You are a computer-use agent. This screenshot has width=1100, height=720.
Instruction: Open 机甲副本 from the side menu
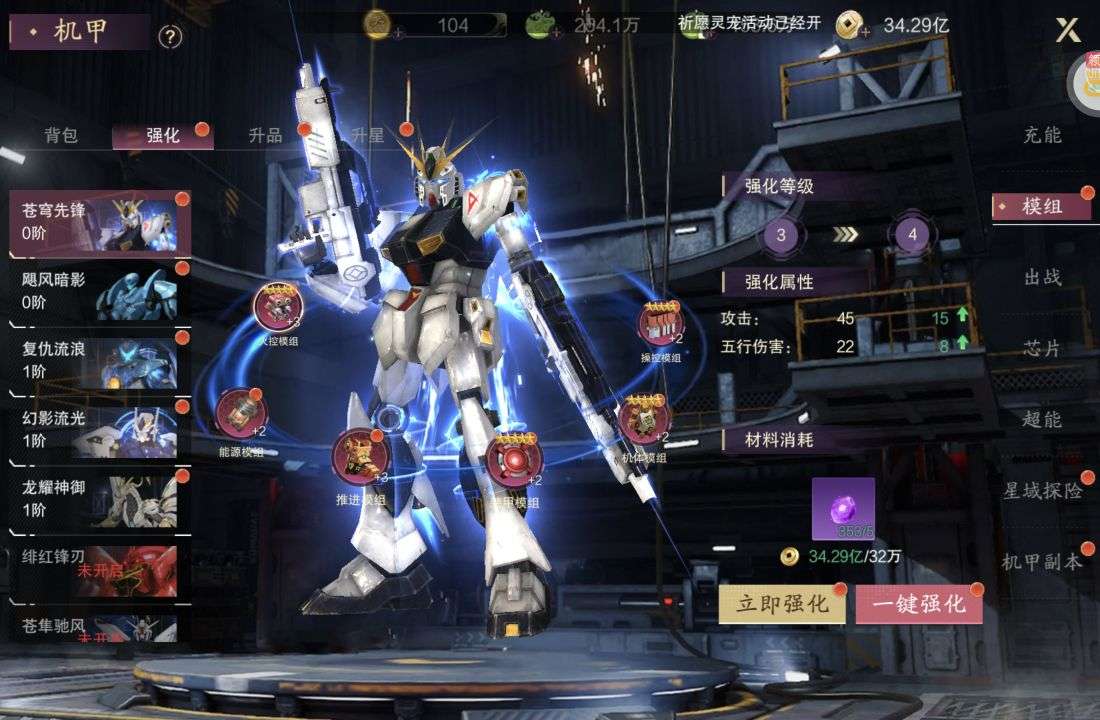1042,562
